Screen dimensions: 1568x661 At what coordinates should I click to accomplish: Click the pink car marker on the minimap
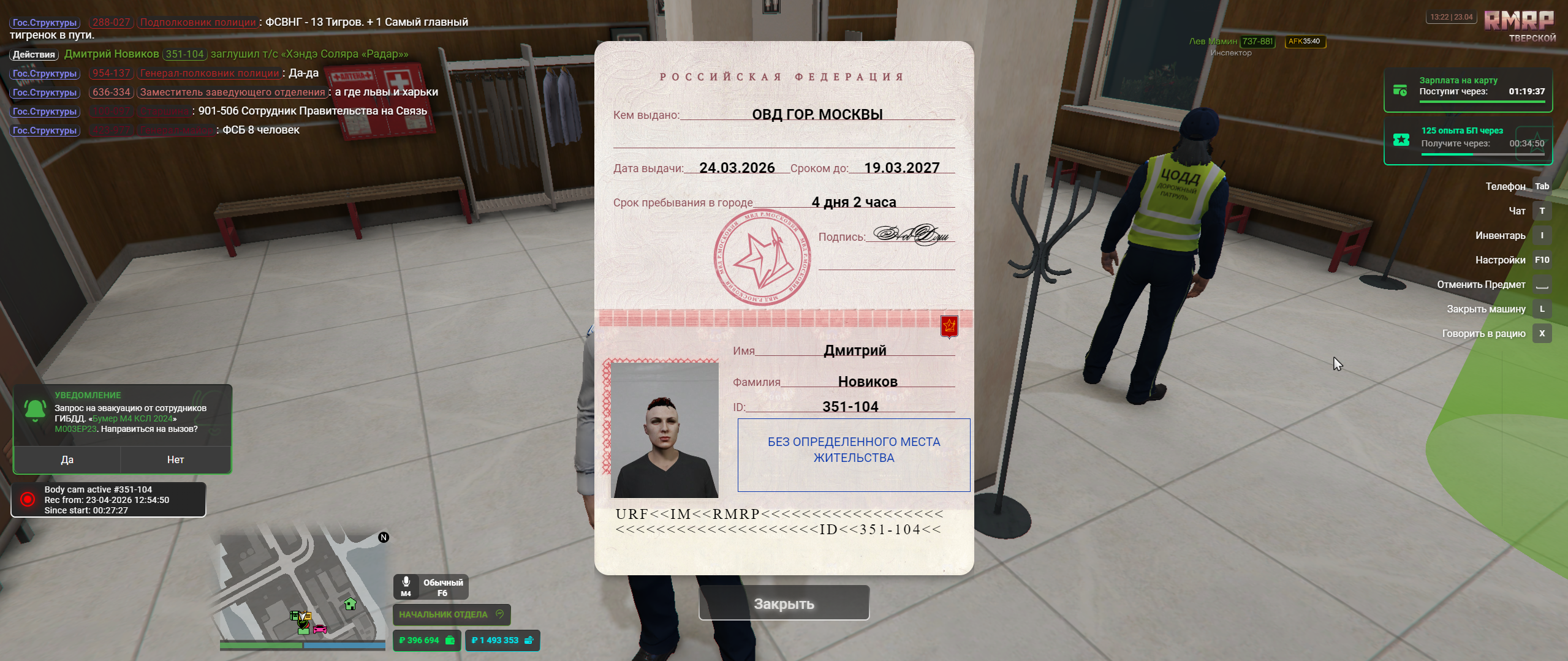click(320, 629)
